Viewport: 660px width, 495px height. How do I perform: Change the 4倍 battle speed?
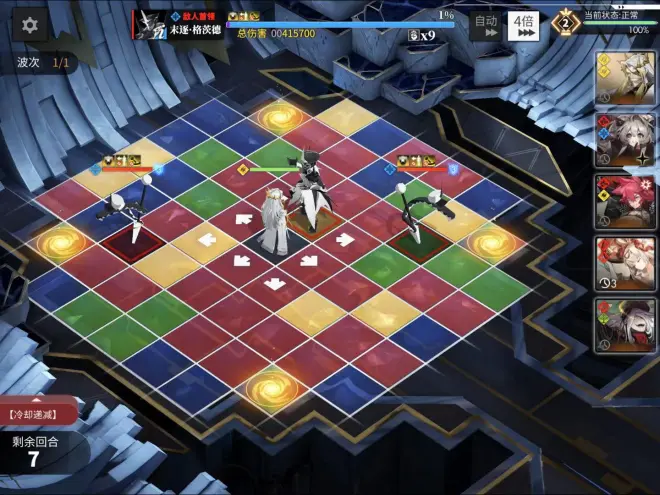tap(525, 25)
